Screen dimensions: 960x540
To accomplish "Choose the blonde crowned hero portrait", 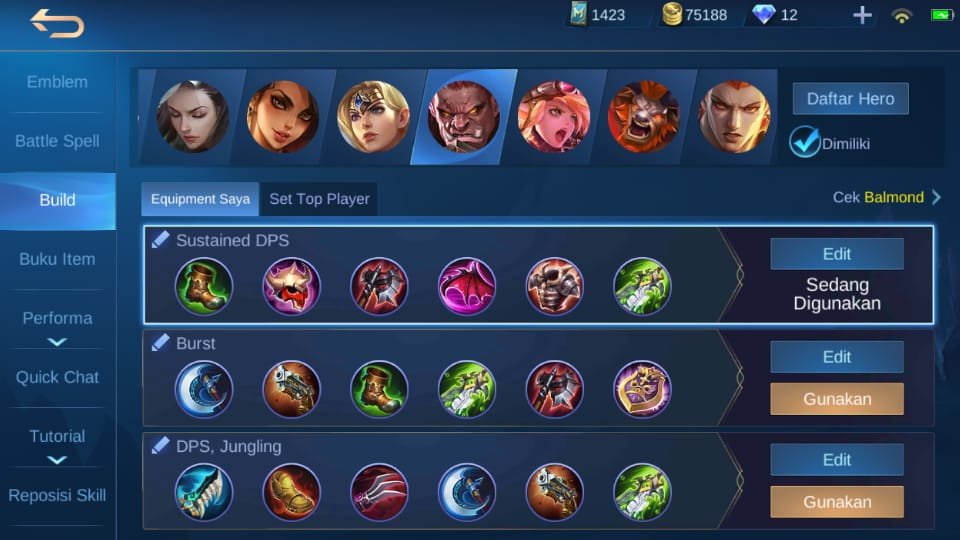I will click(373, 116).
